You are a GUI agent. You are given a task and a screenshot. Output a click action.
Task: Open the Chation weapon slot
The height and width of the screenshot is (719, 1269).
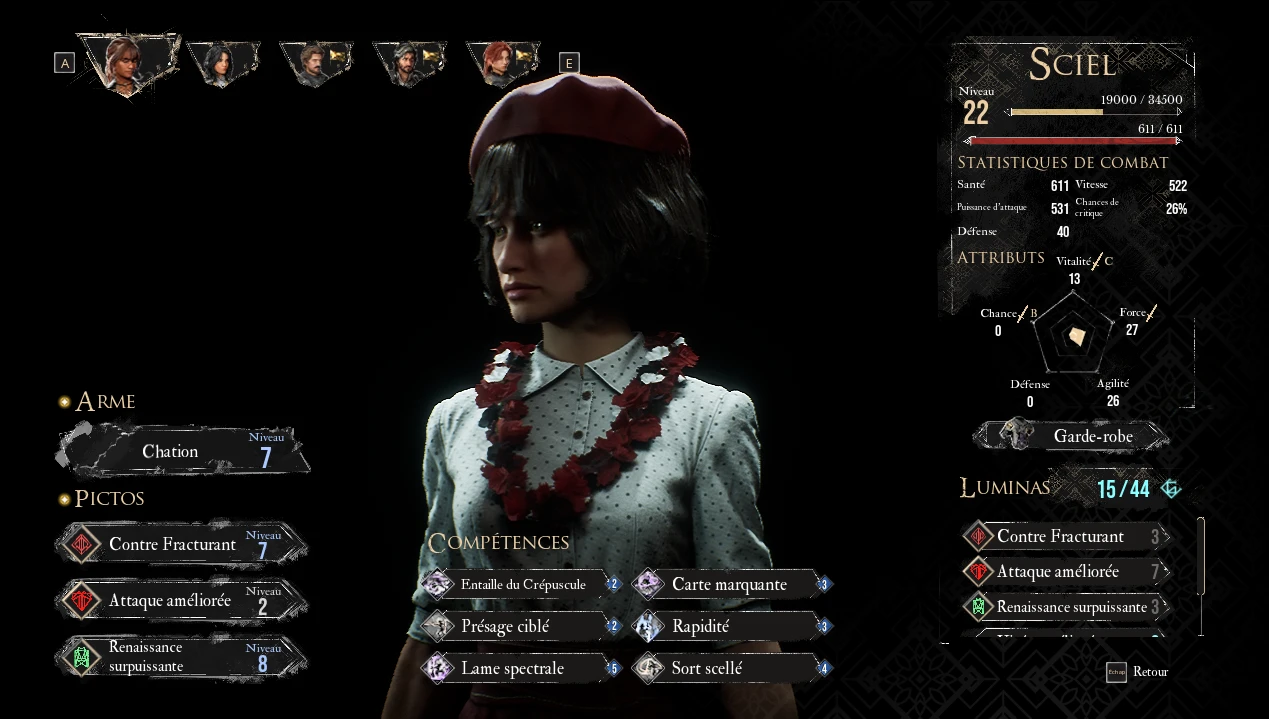point(183,452)
